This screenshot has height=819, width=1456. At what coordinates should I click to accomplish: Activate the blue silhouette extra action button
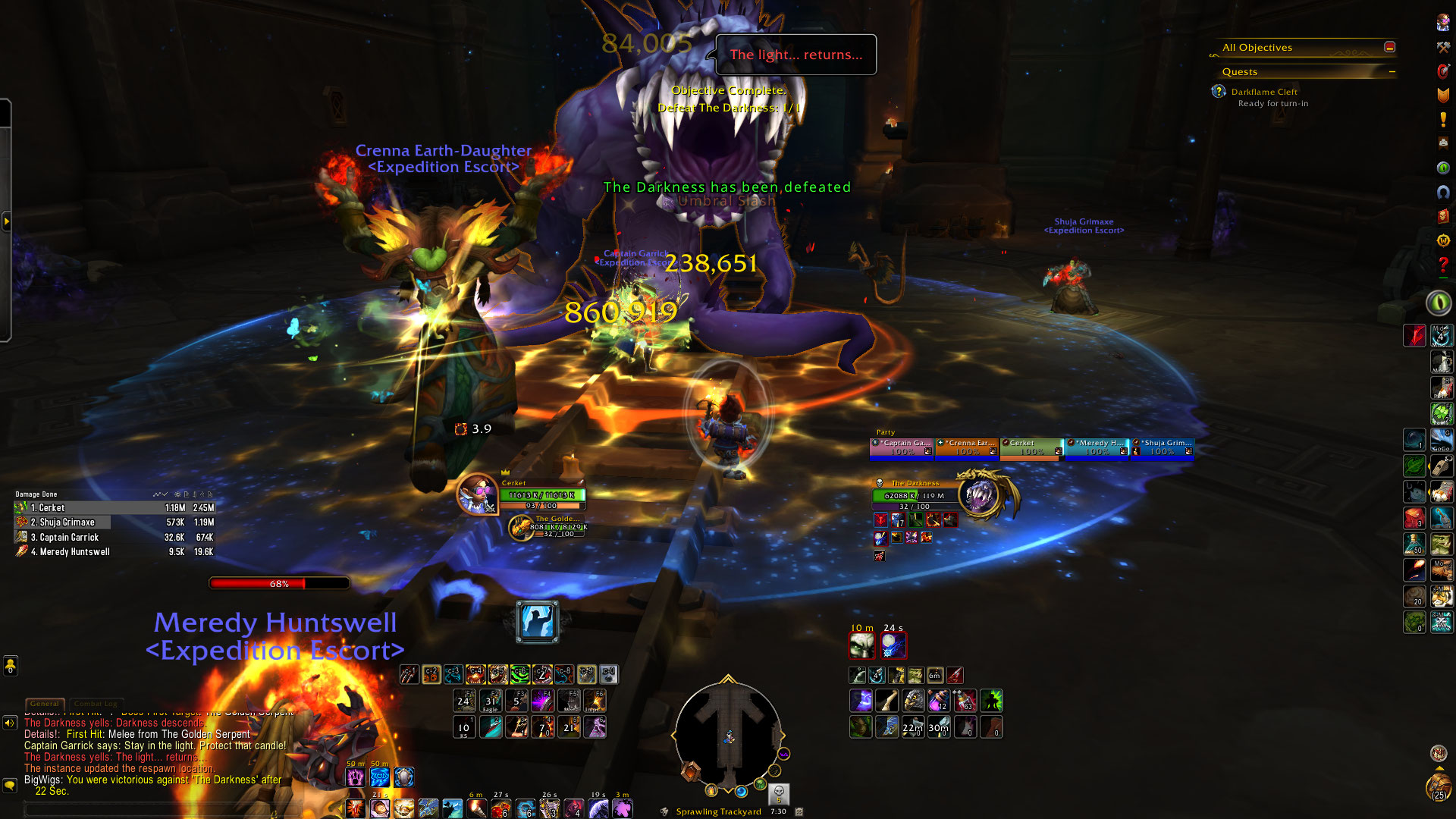click(x=537, y=622)
